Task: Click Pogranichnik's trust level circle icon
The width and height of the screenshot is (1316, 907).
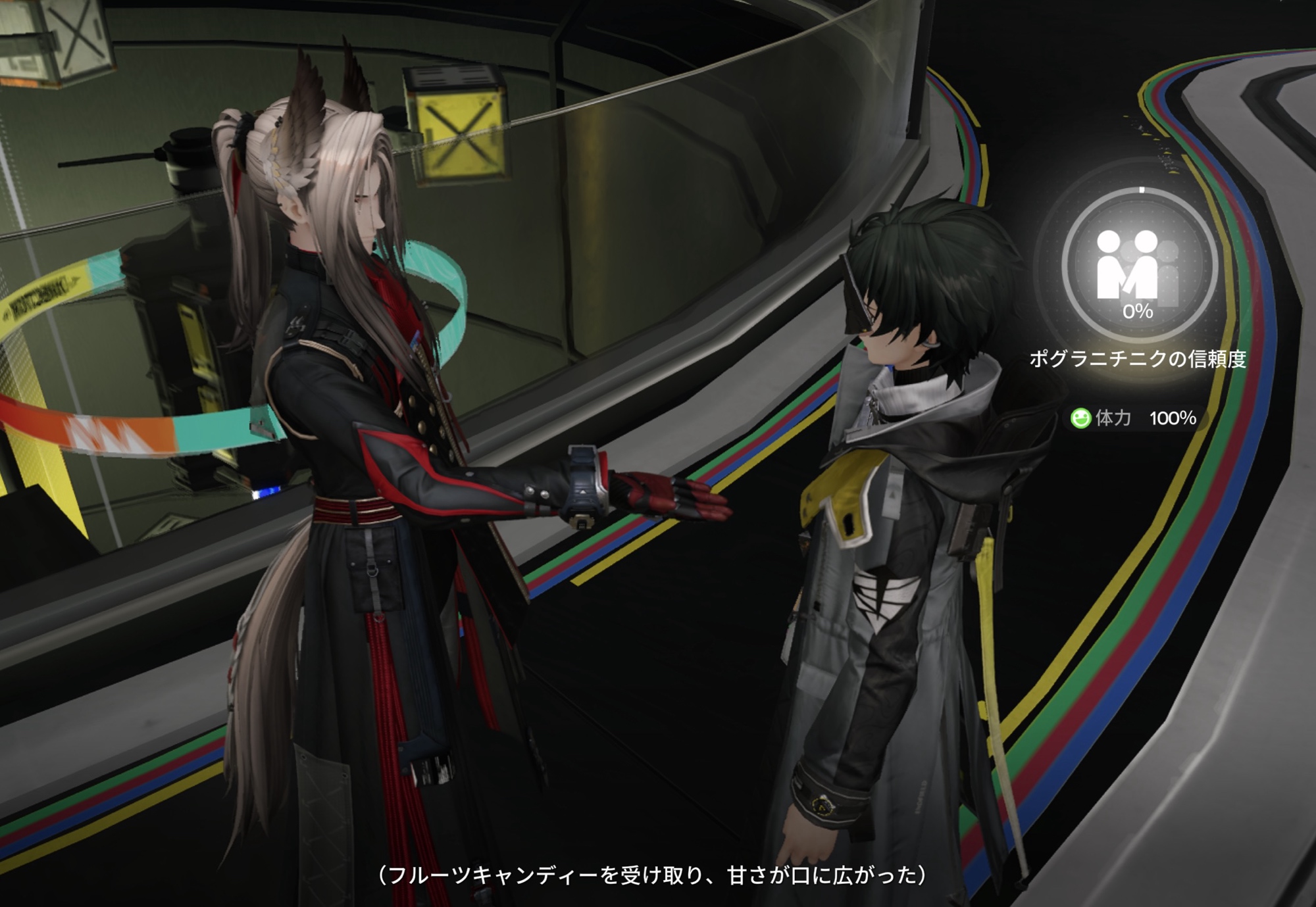Action: (x=1138, y=266)
